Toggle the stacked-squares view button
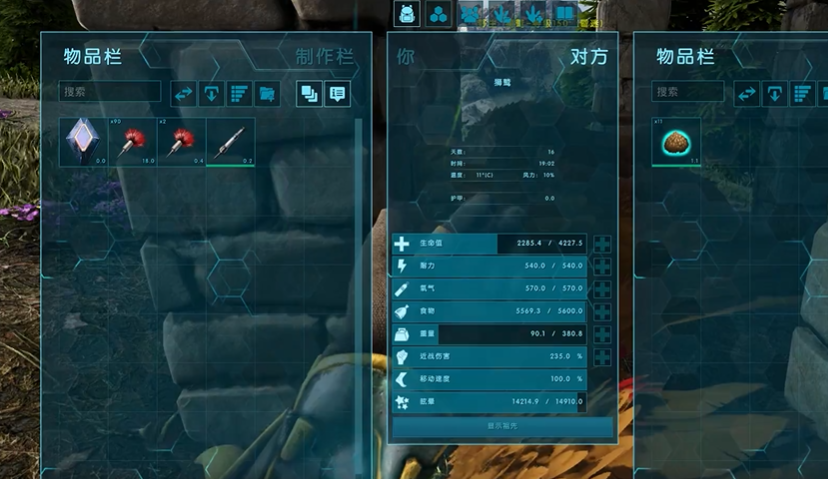The height and width of the screenshot is (479, 828). (x=309, y=93)
